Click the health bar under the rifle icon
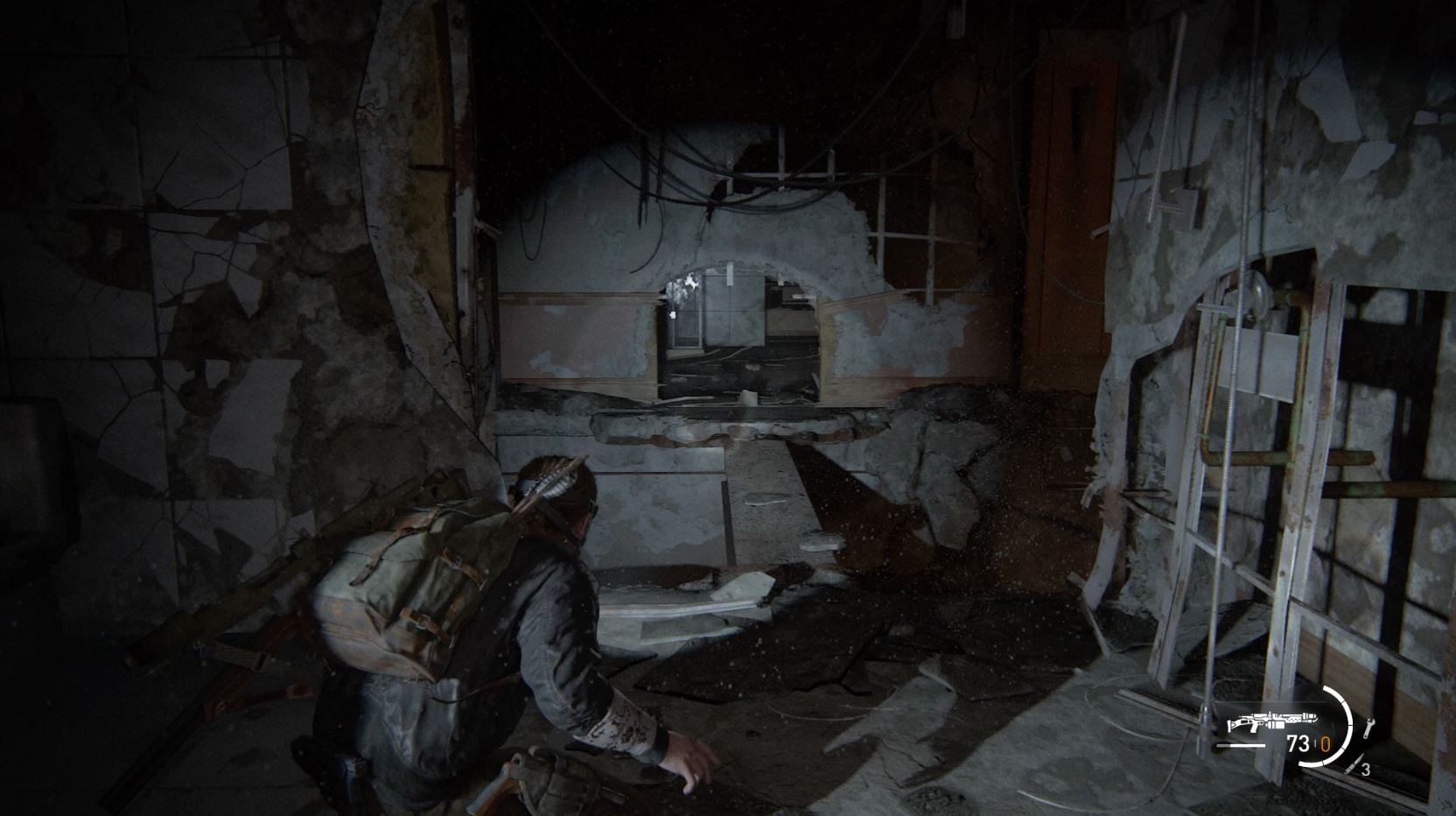This screenshot has height=816, width=1456. tap(1239, 744)
